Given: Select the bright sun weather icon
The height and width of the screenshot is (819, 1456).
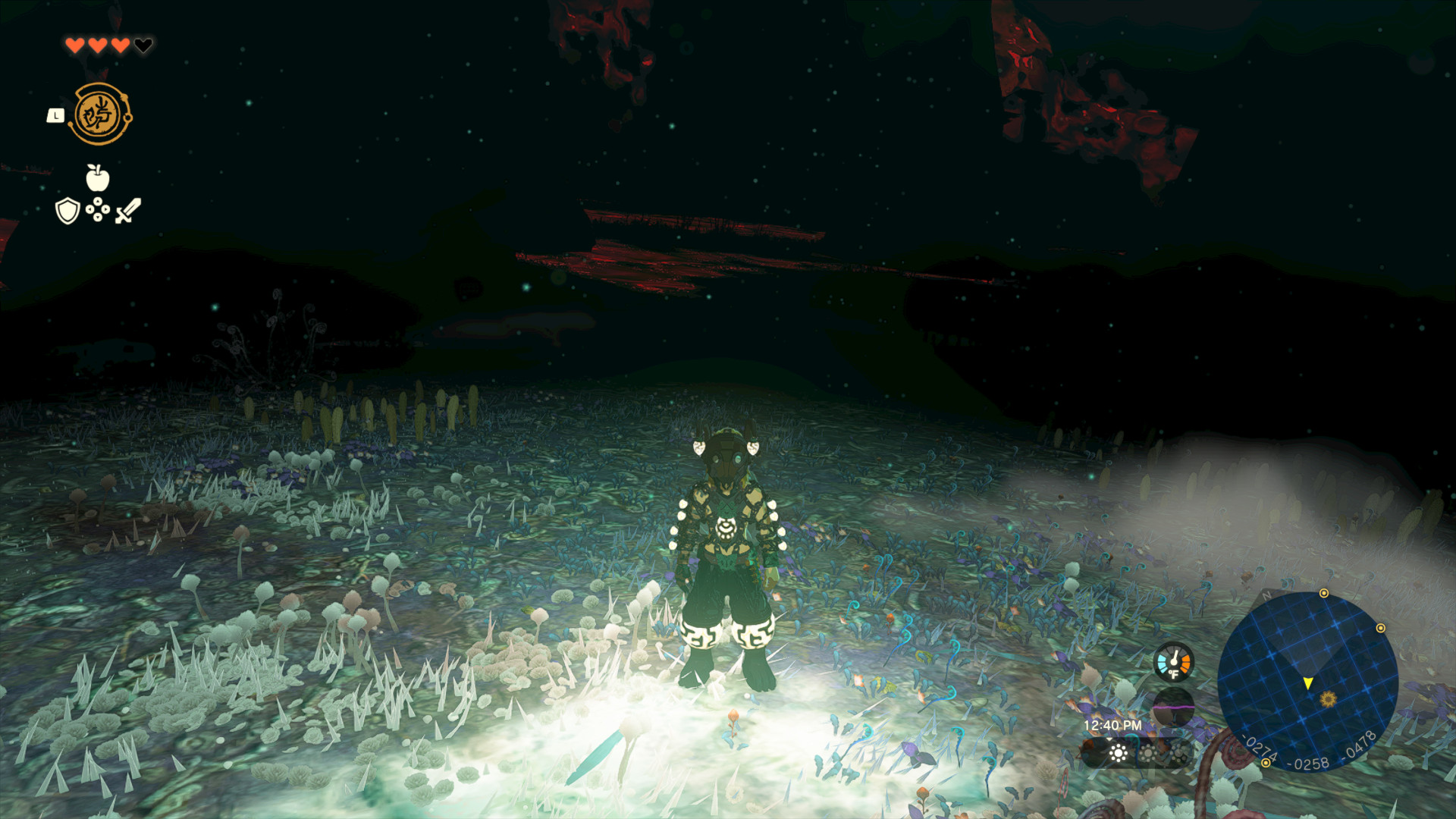Looking at the screenshot, I should pos(1117,753).
